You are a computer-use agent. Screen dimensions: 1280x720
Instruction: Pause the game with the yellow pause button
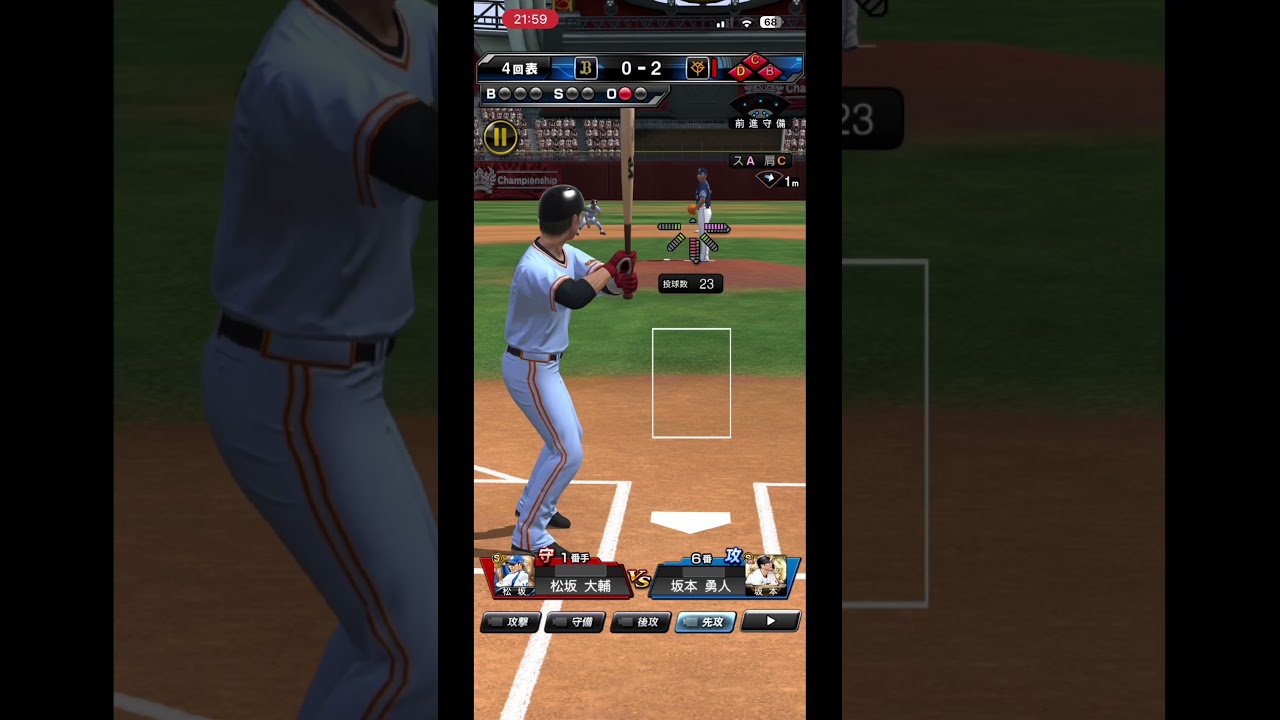pyautogui.click(x=500, y=137)
